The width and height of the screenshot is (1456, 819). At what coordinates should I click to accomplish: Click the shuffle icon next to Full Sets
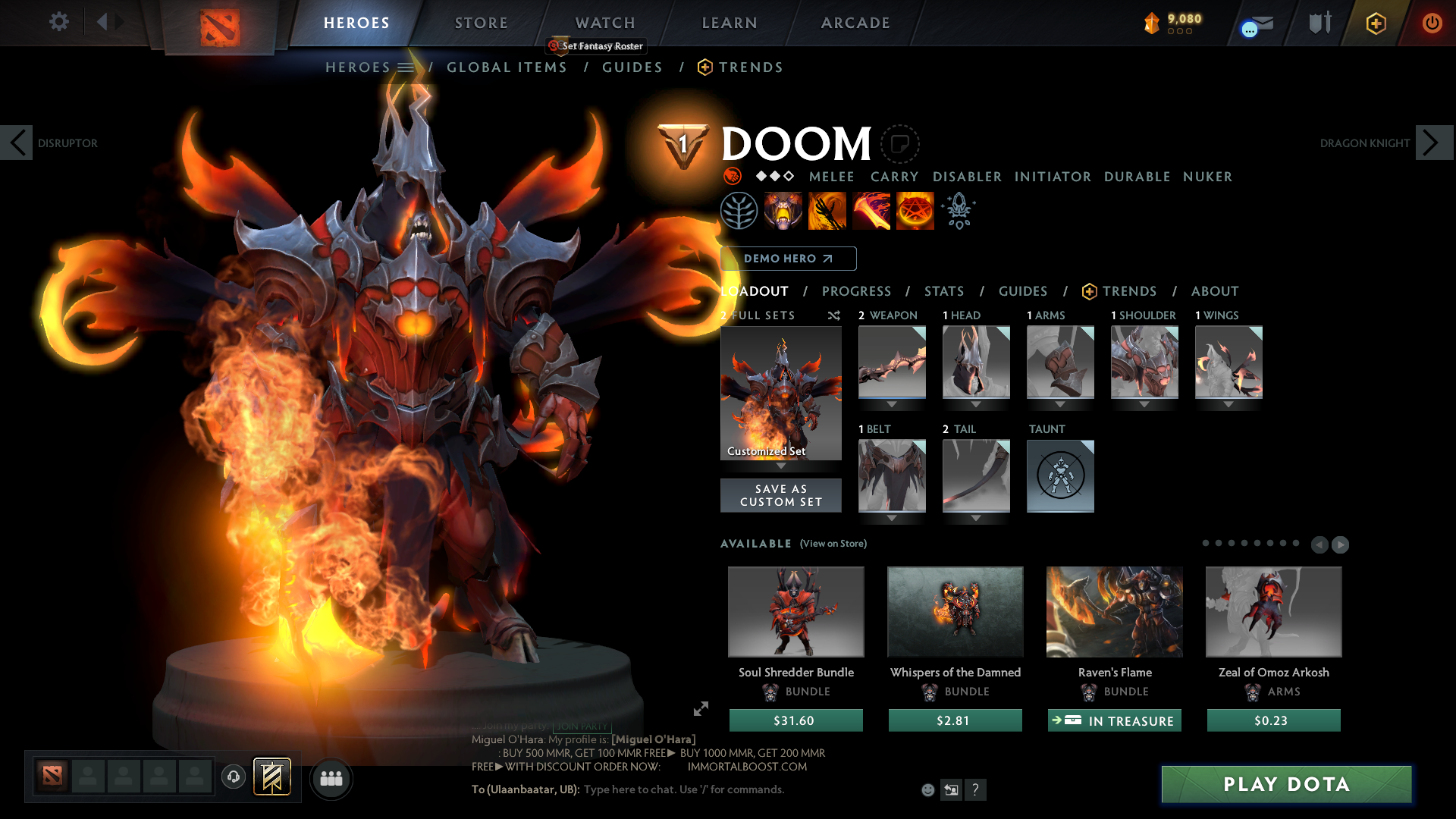pos(833,315)
